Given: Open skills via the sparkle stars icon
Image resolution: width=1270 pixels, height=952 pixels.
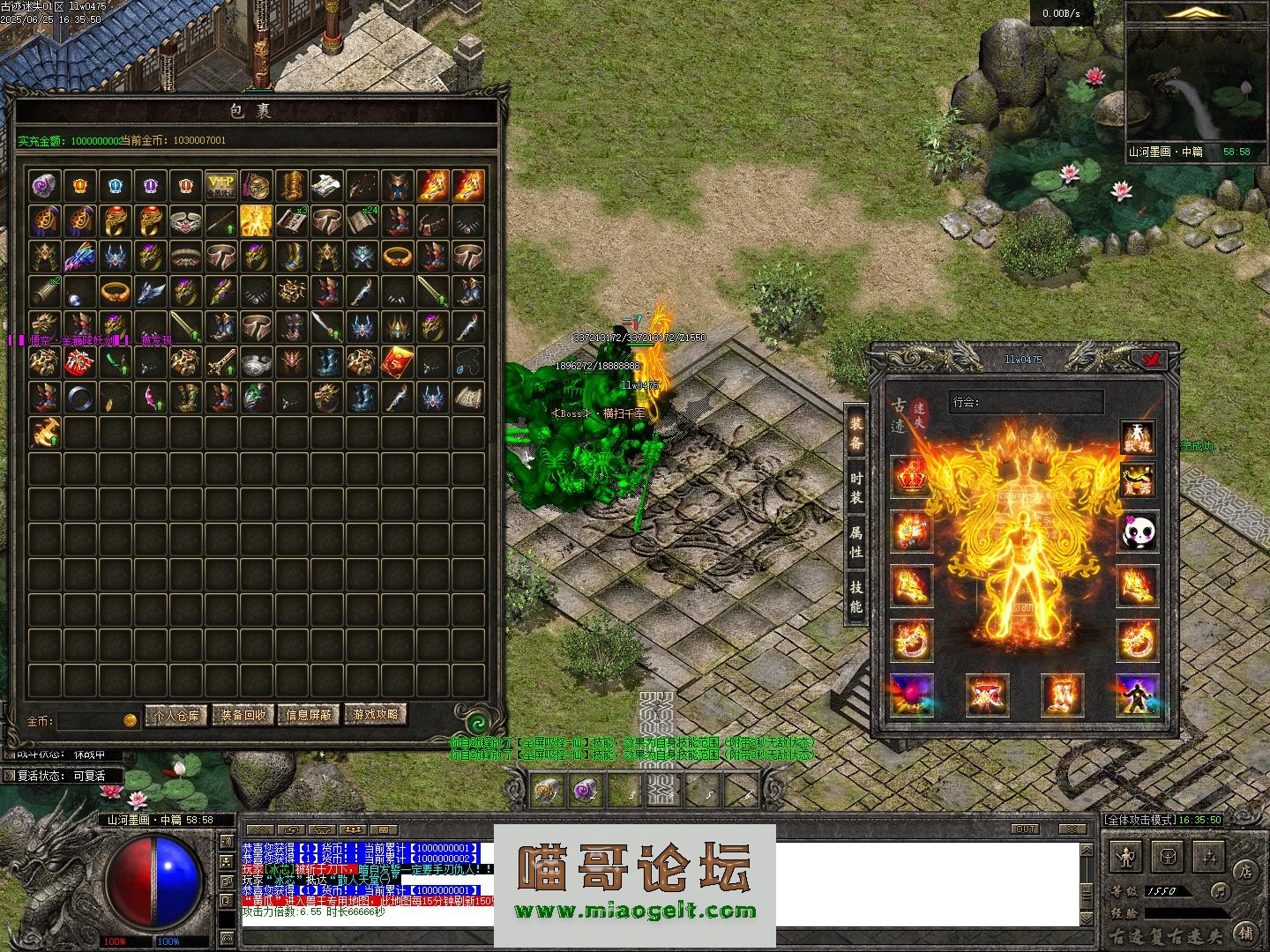Looking at the screenshot, I should pos(1210,856).
